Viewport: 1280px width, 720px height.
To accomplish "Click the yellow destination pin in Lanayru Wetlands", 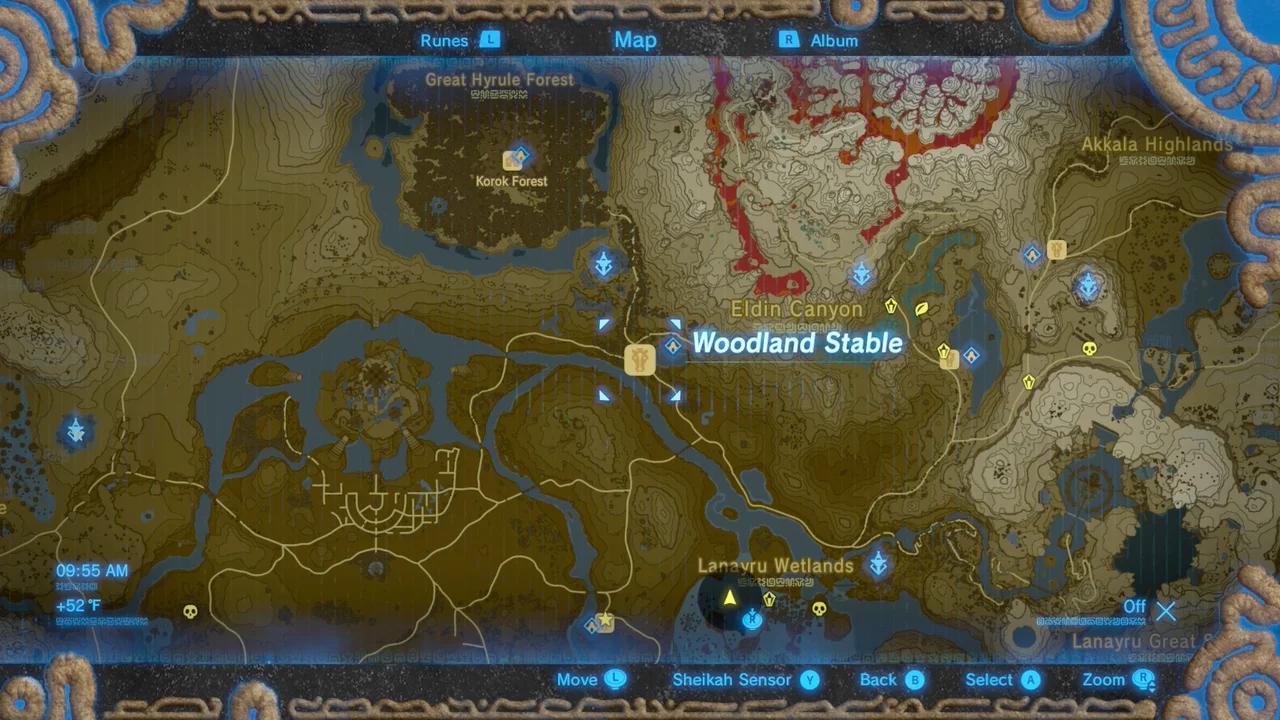I will tap(731, 597).
